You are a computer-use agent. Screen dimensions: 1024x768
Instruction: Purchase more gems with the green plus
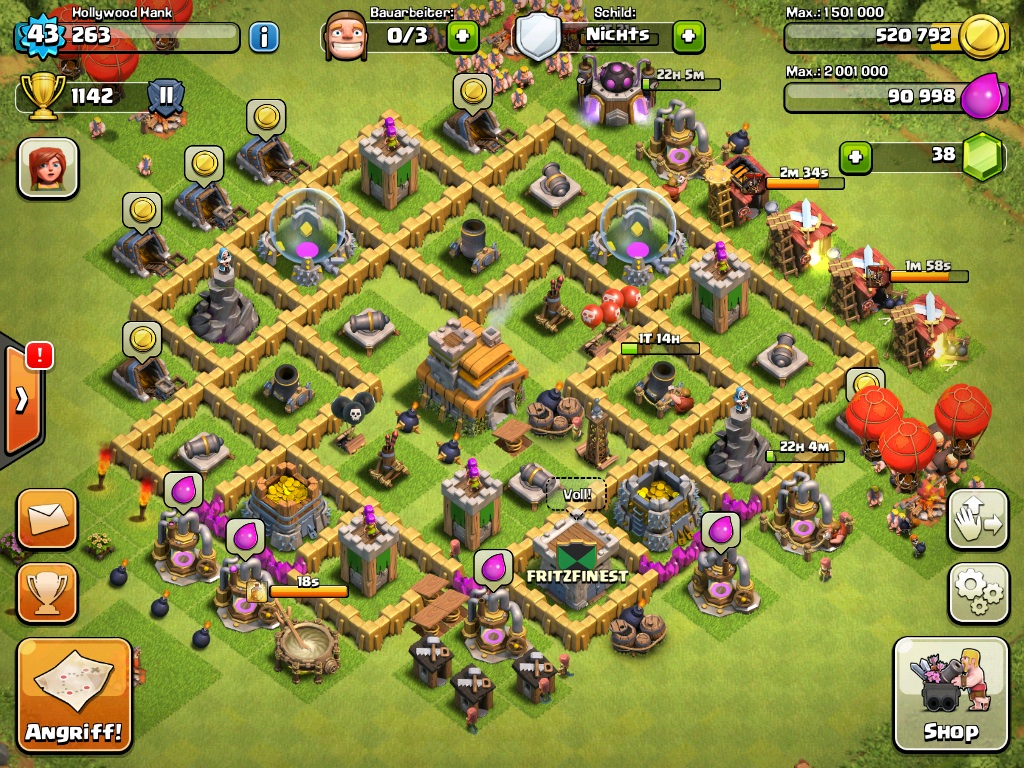pyautogui.click(x=854, y=156)
